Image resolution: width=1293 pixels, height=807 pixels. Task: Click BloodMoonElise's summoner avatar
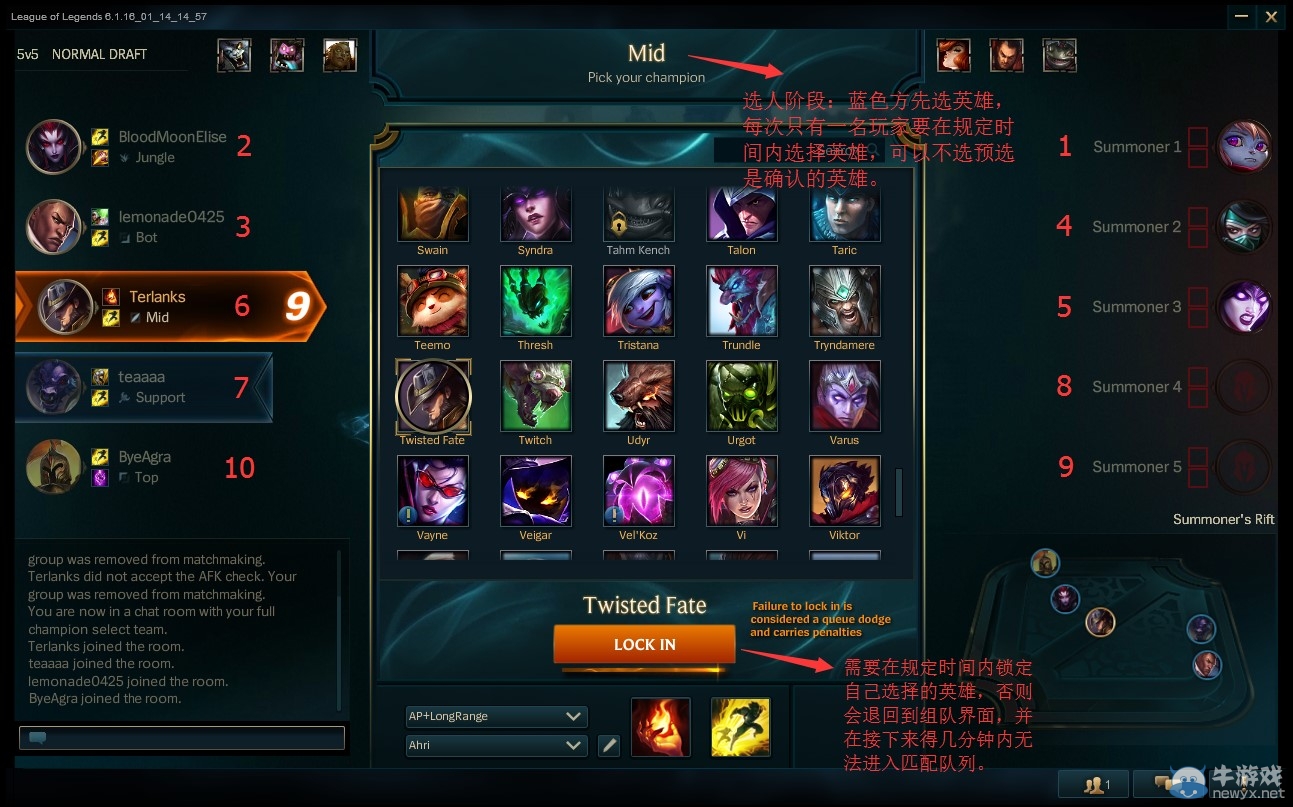(53, 146)
